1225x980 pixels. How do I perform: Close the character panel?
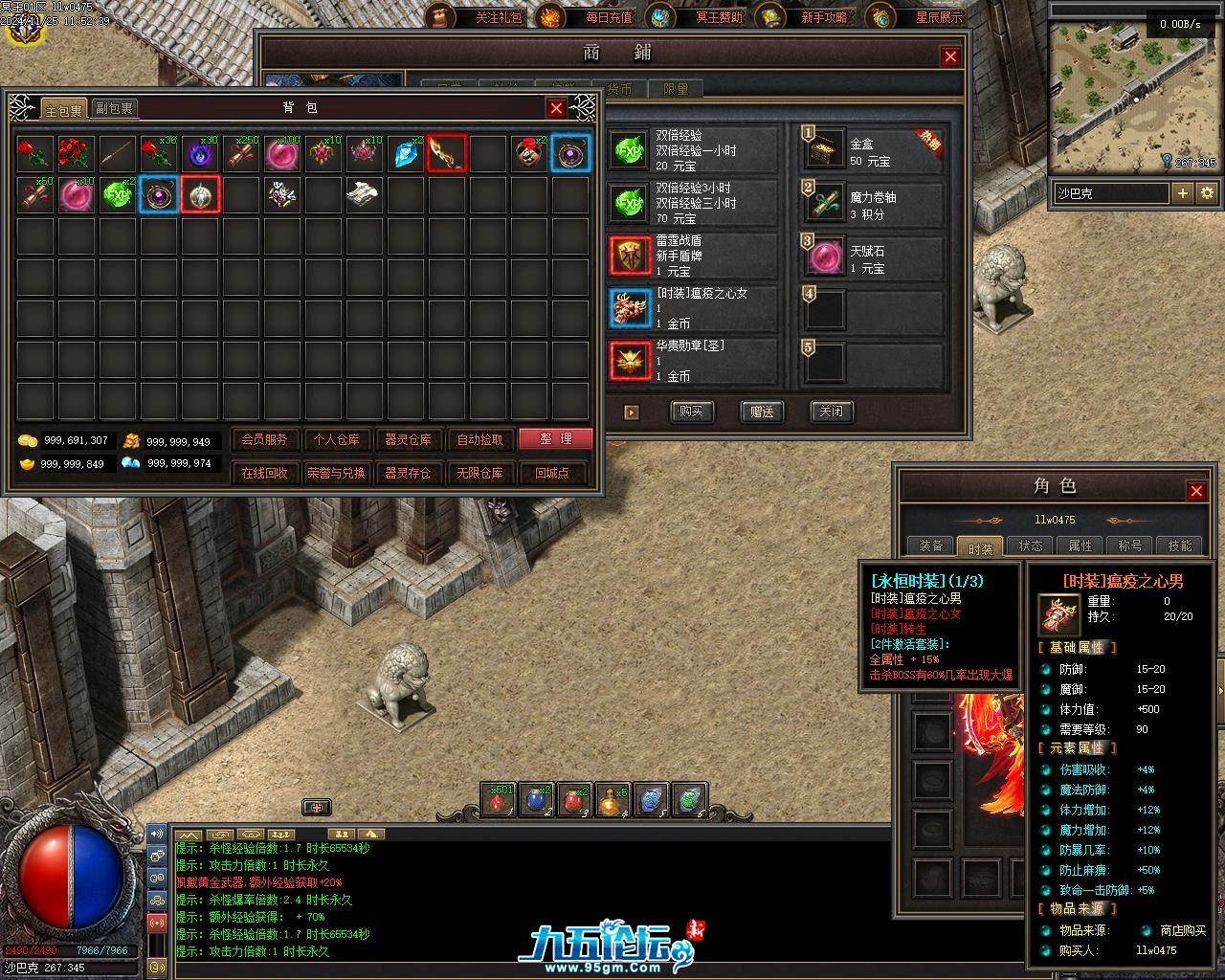tap(1196, 491)
